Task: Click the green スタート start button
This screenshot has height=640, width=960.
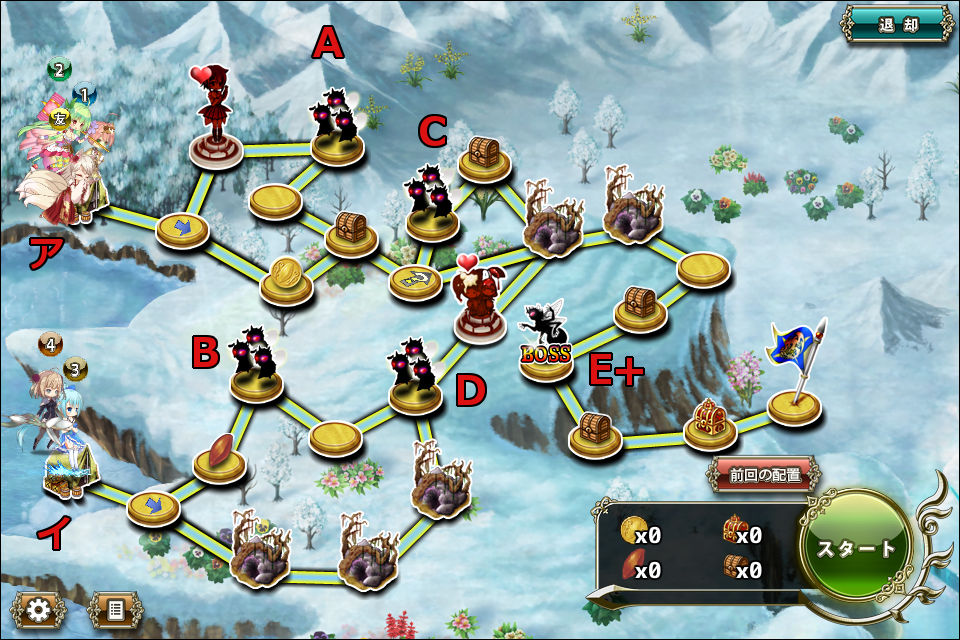Action: pyautogui.click(x=855, y=549)
